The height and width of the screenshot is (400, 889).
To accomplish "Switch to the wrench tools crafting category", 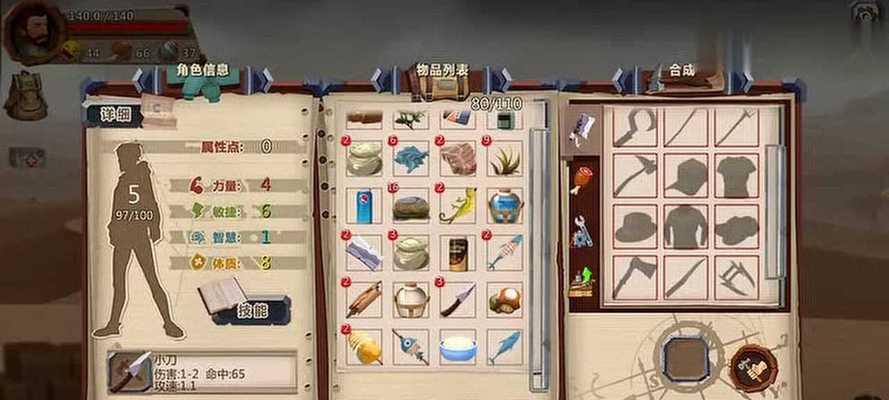I will pos(580,233).
